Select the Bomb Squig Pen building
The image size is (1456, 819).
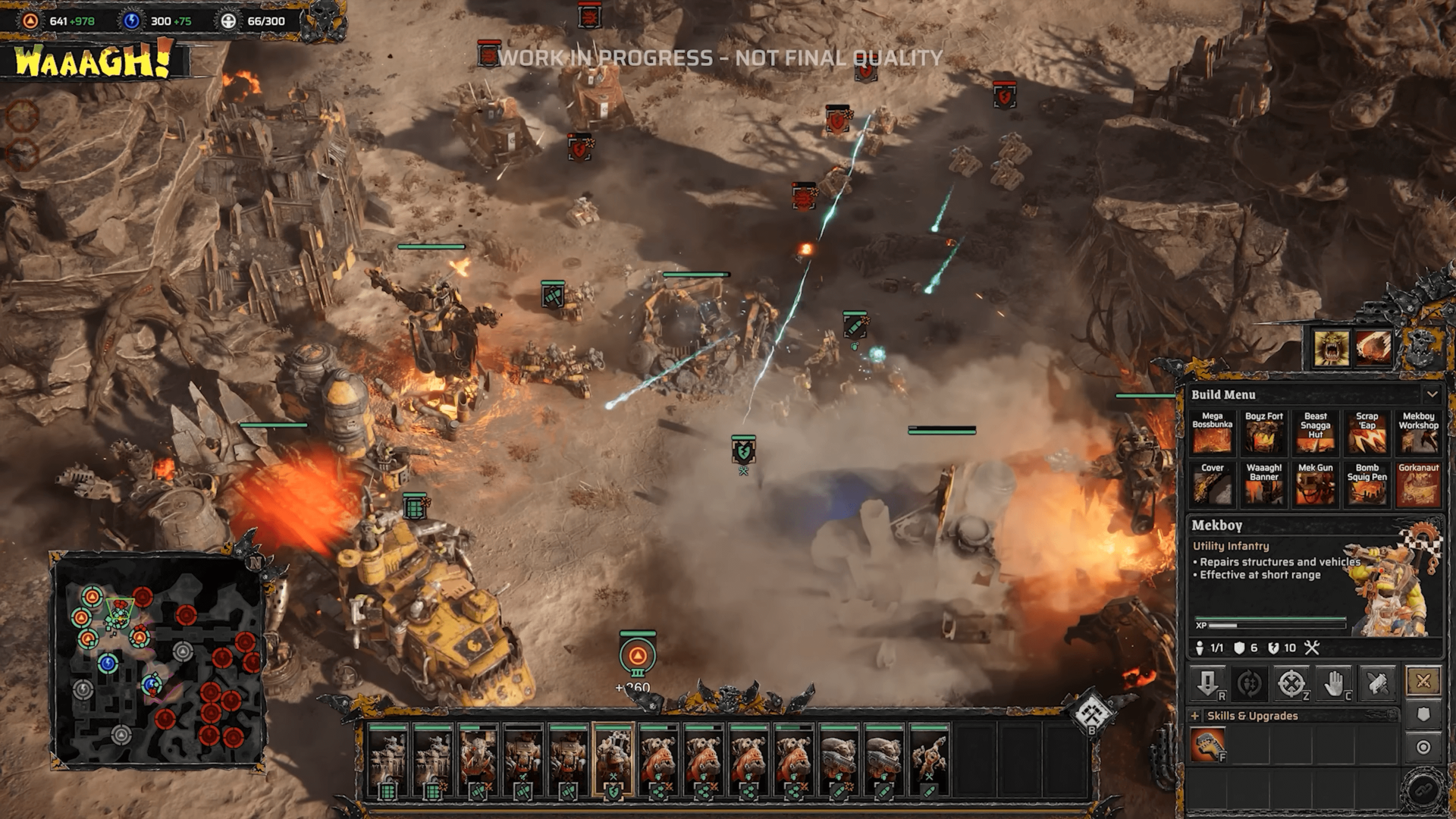[1367, 485]
